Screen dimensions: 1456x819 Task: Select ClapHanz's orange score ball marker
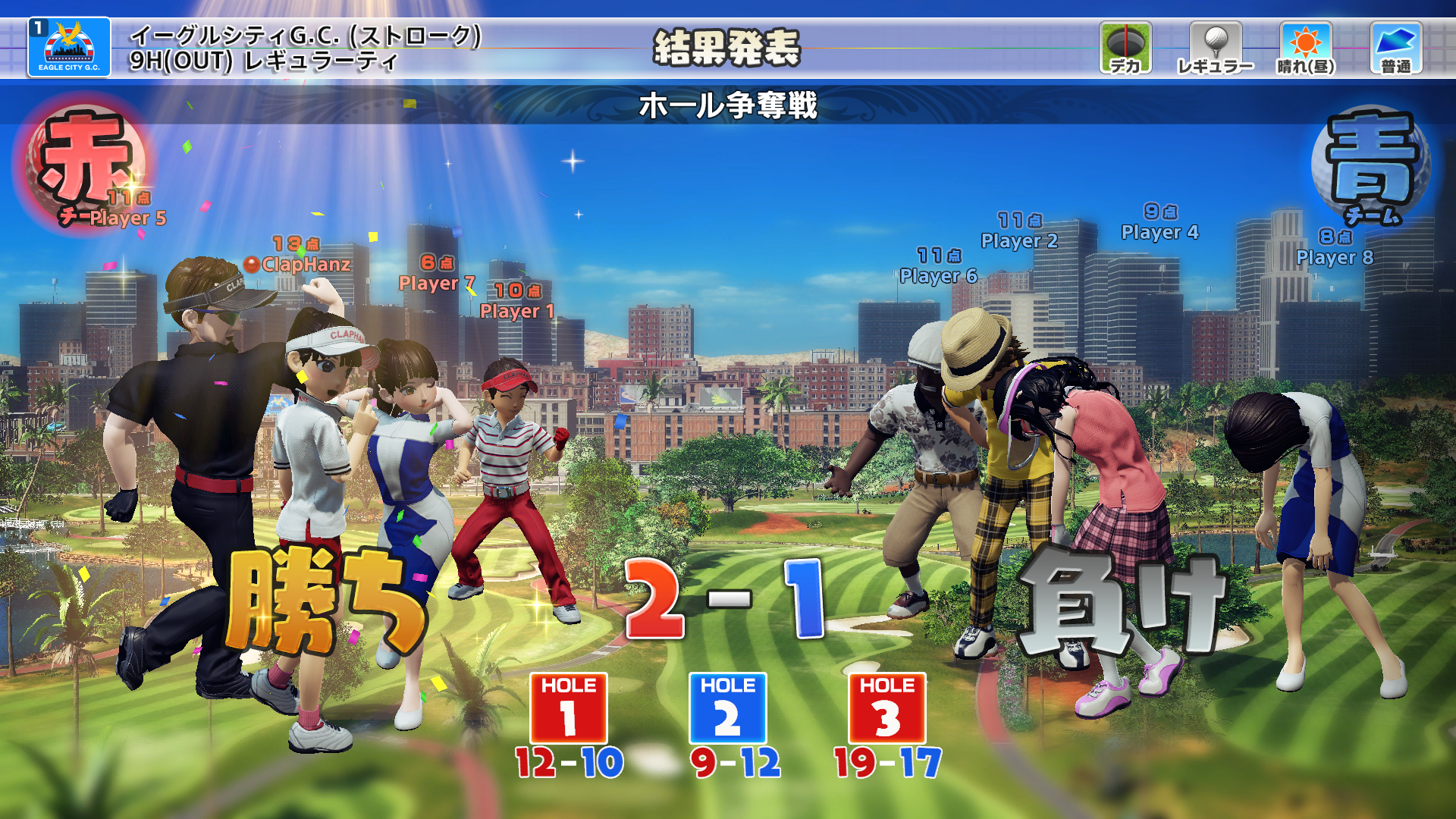click(250, 265)
